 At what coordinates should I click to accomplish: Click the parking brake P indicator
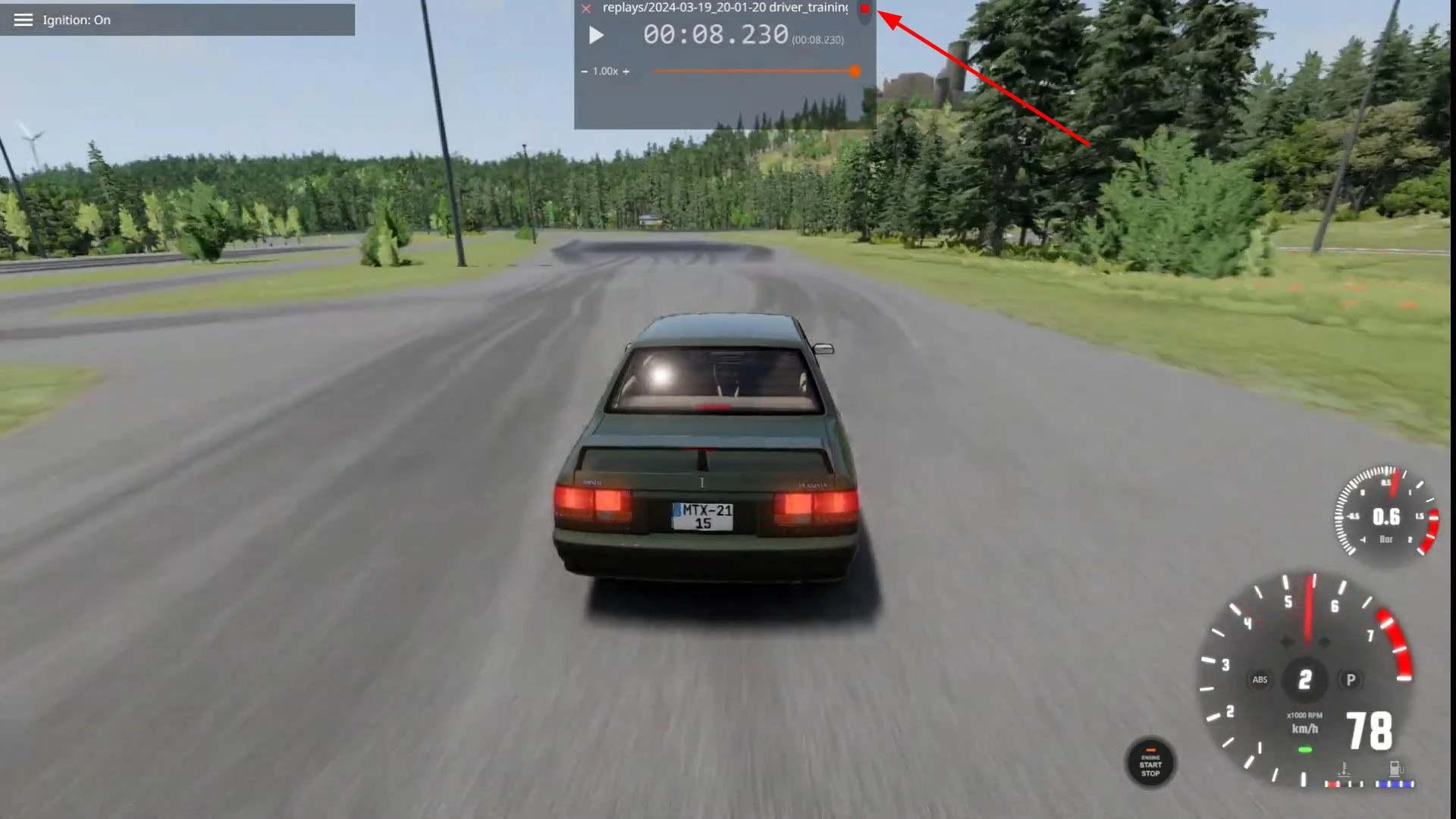(x=1351, y=680)
